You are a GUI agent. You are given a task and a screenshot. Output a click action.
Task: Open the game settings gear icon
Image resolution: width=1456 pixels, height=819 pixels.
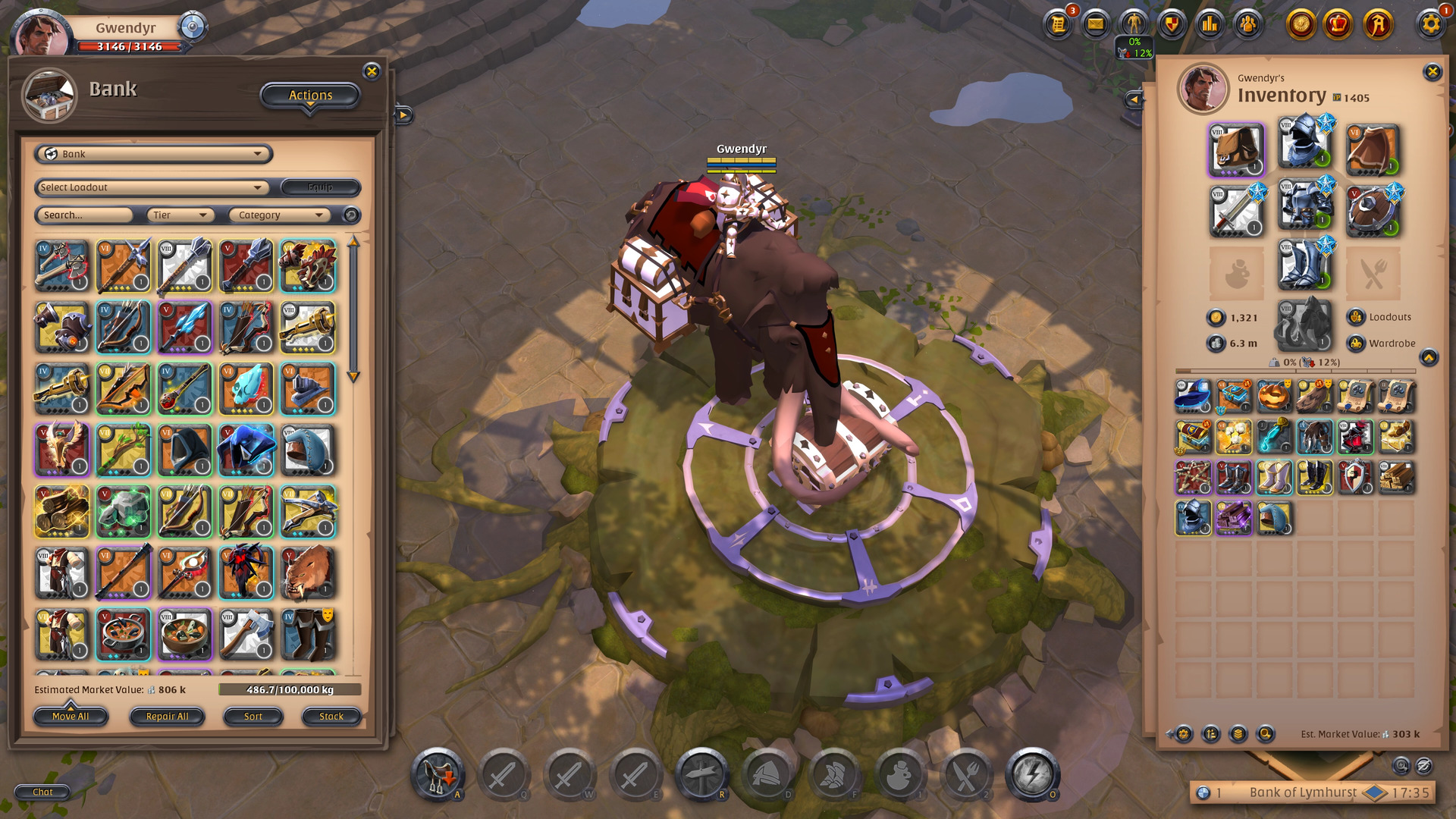[x=1431, y=24]
